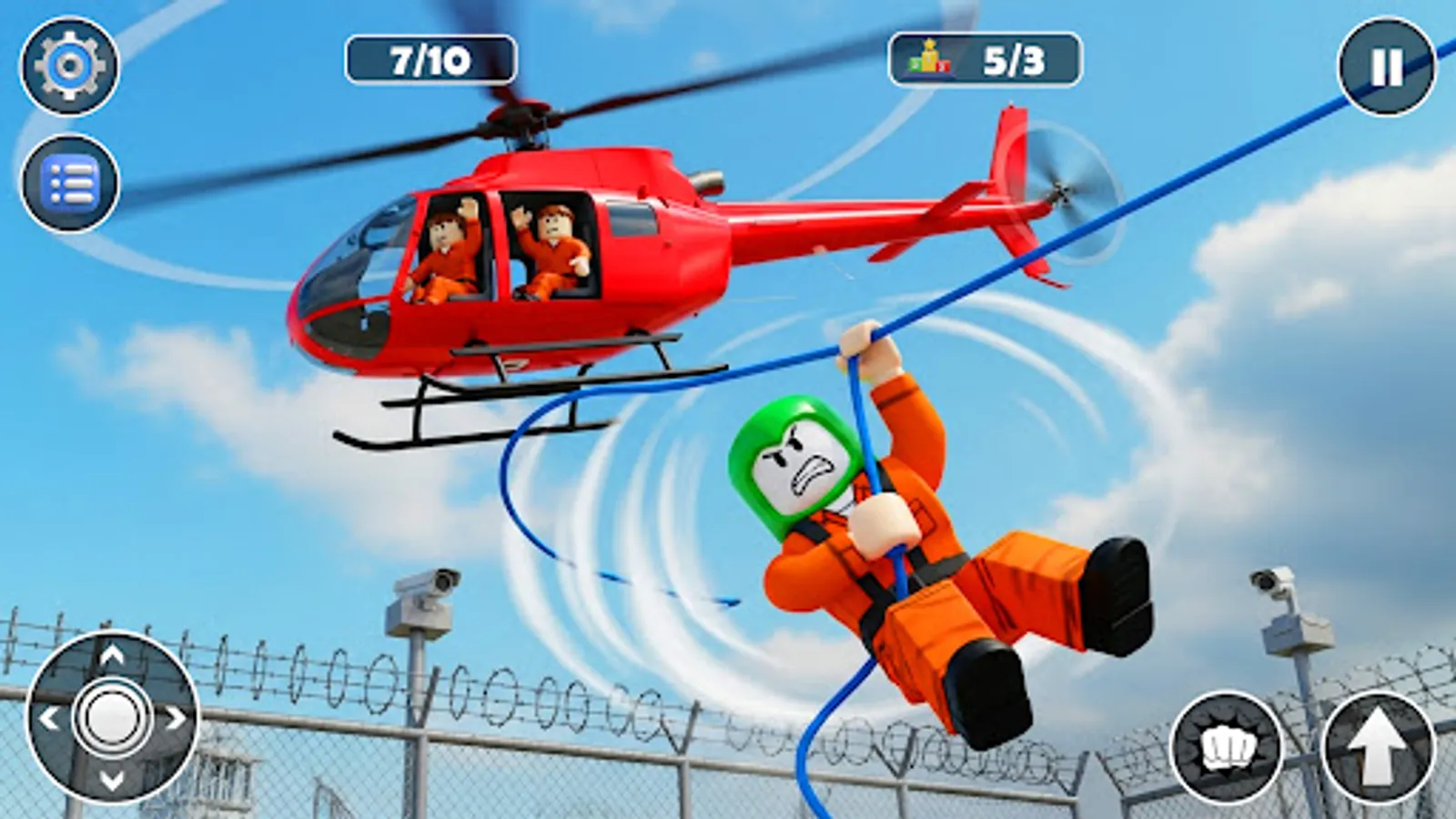Check progress on the 7/10 counter bar

[x=428, y=59]
